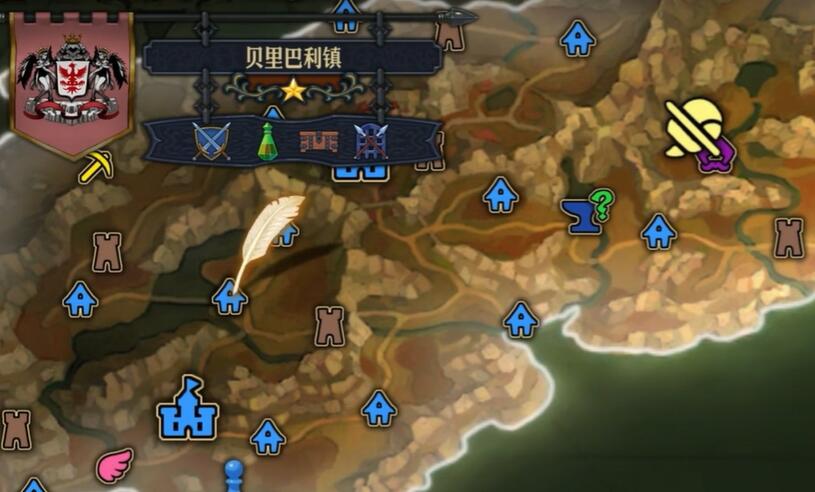815x492 pixels.
Task: Click the gold star under the town name
Action: [x=293, y=91]
